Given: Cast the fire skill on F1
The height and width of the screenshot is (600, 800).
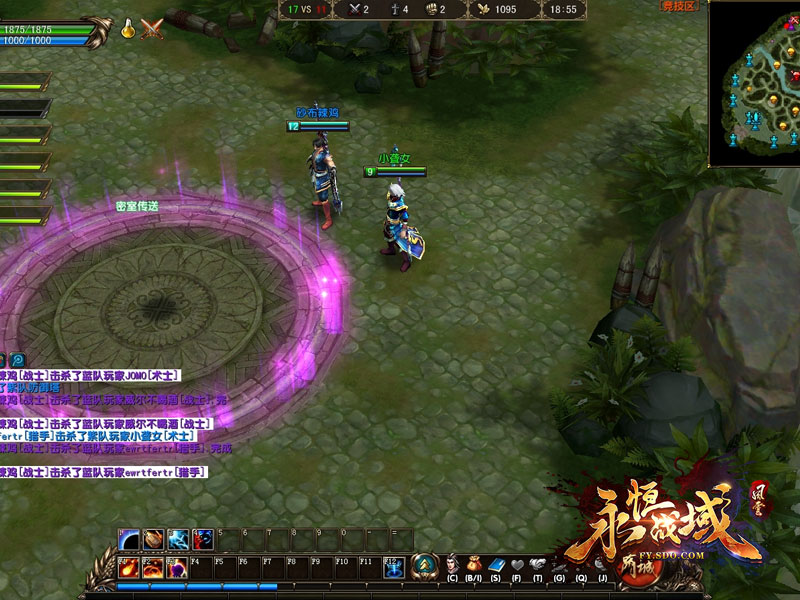Looking at the screenshot, I should [x=129, y=567].
